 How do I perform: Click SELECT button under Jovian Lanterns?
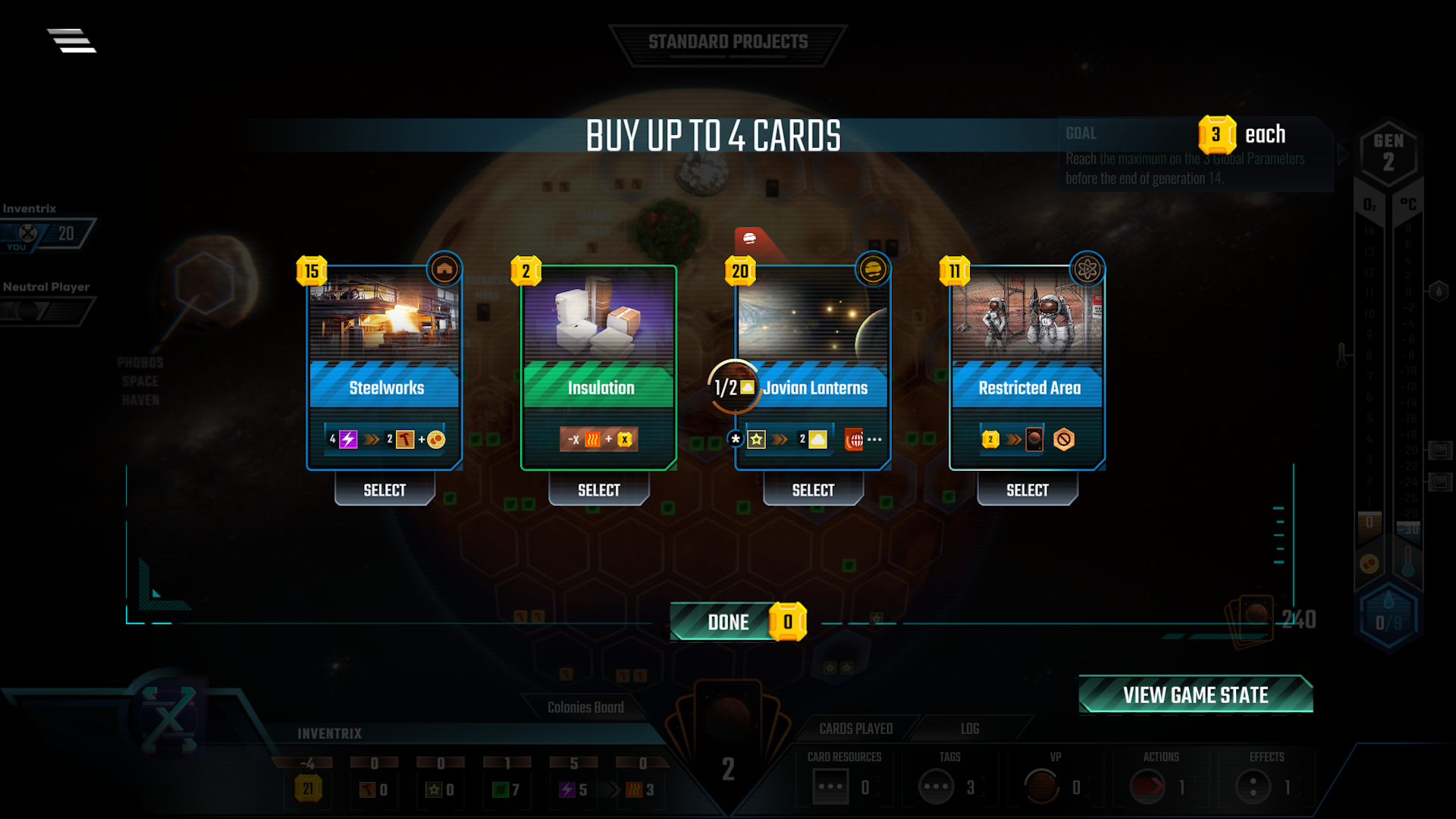coord(813,490)
